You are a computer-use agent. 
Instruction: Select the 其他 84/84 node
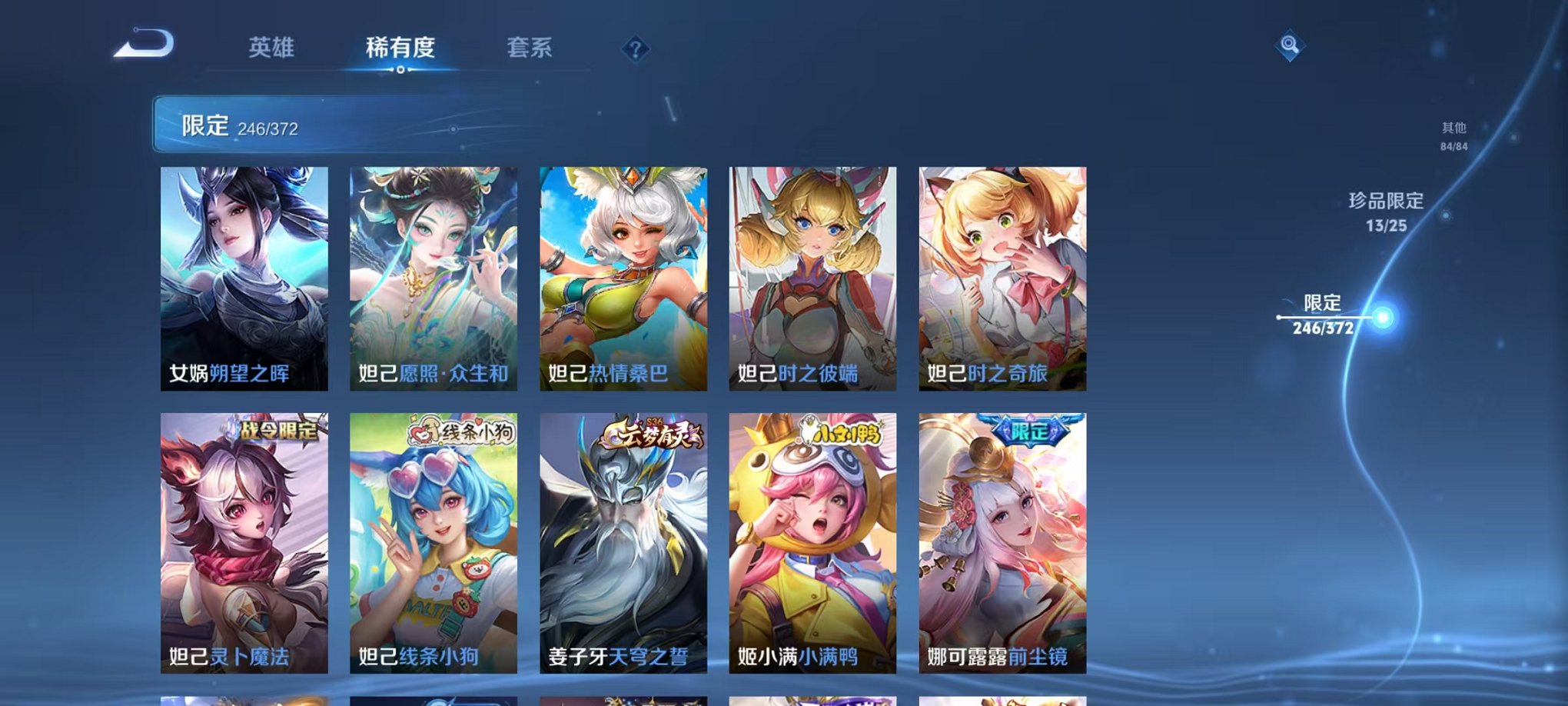click(1453, 137)
